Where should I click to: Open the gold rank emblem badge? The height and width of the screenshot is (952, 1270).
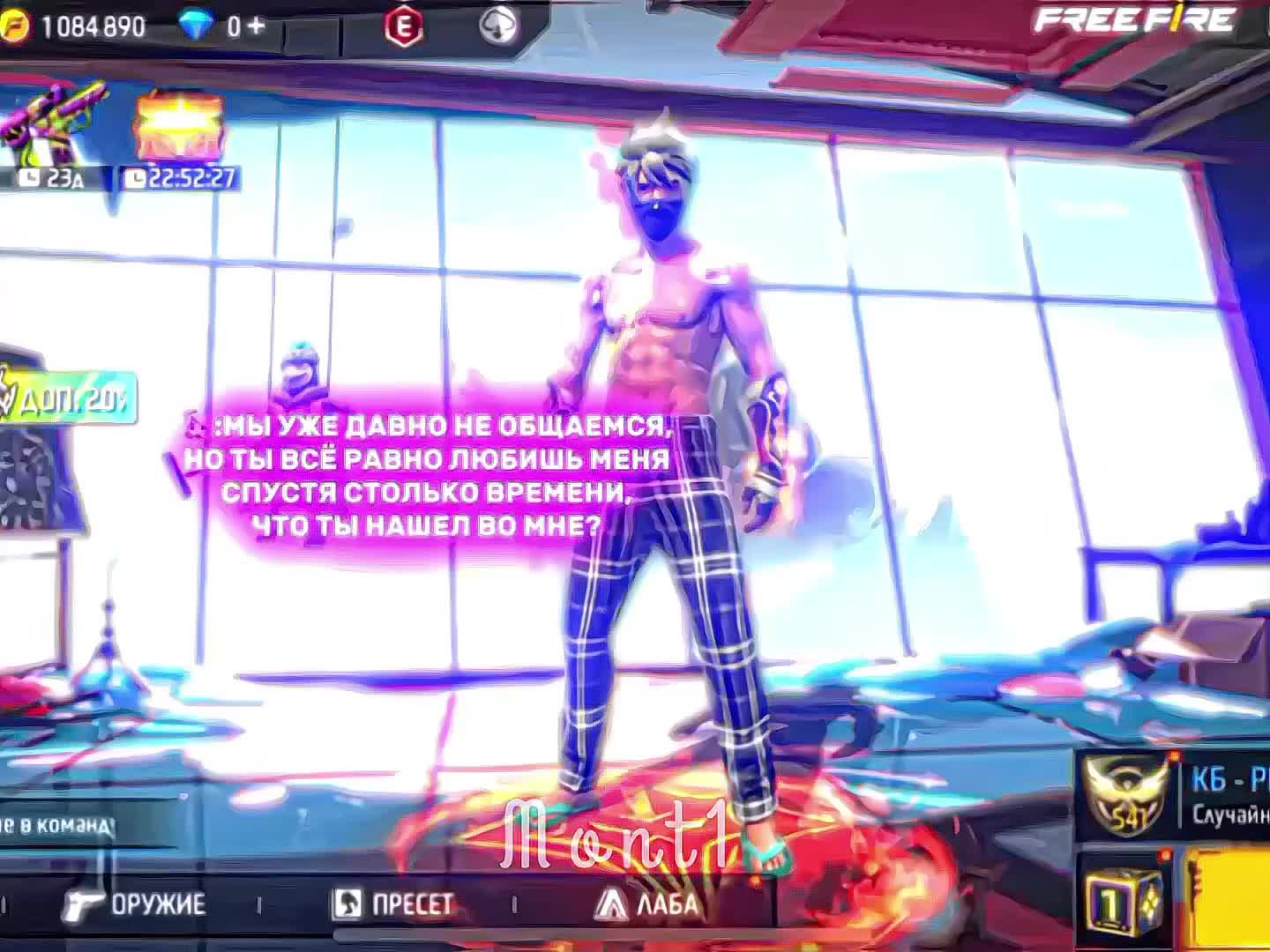(x=1125, y=793)
